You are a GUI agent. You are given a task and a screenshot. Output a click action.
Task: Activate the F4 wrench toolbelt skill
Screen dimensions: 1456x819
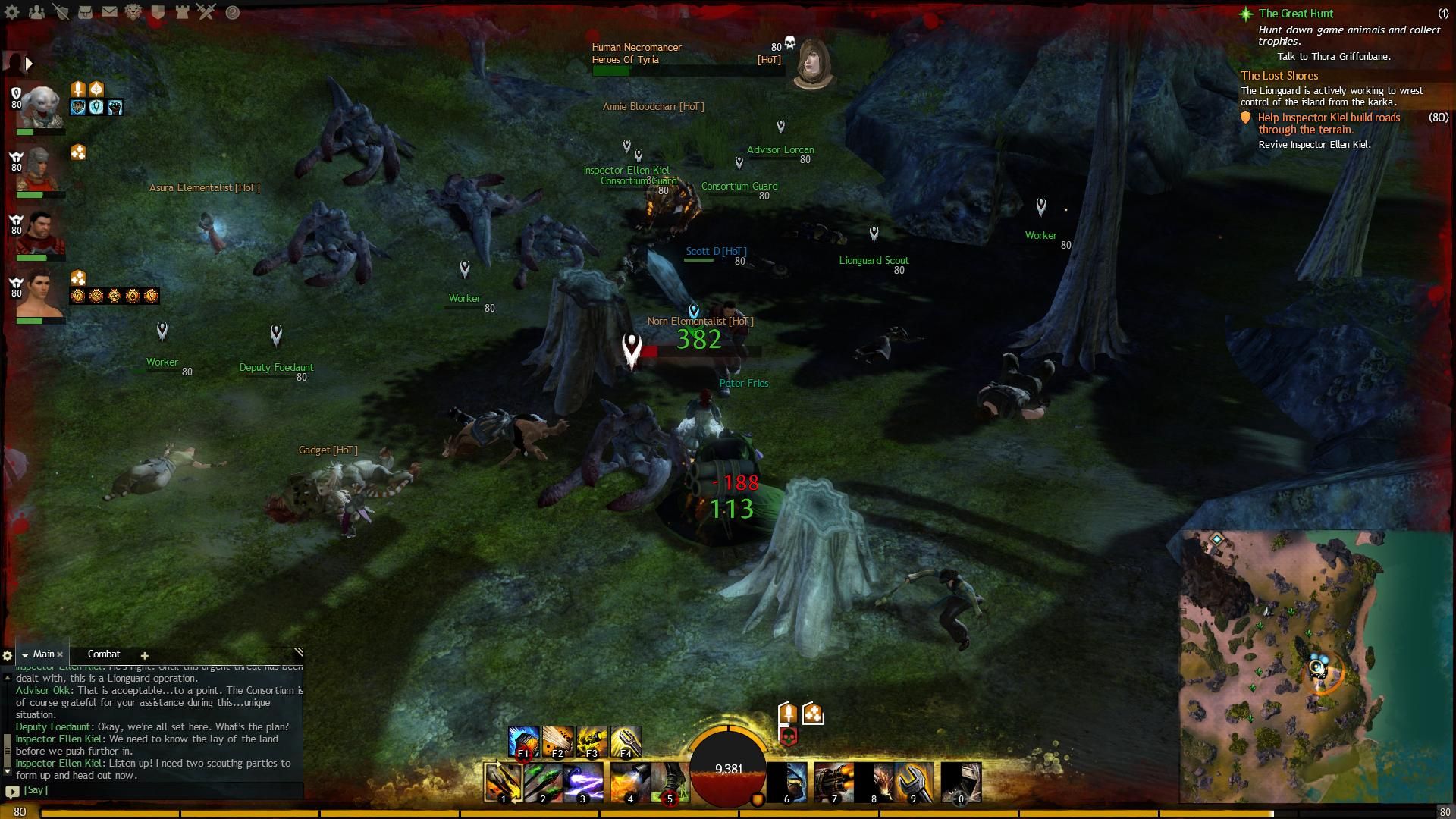click(x=626, y=742)
